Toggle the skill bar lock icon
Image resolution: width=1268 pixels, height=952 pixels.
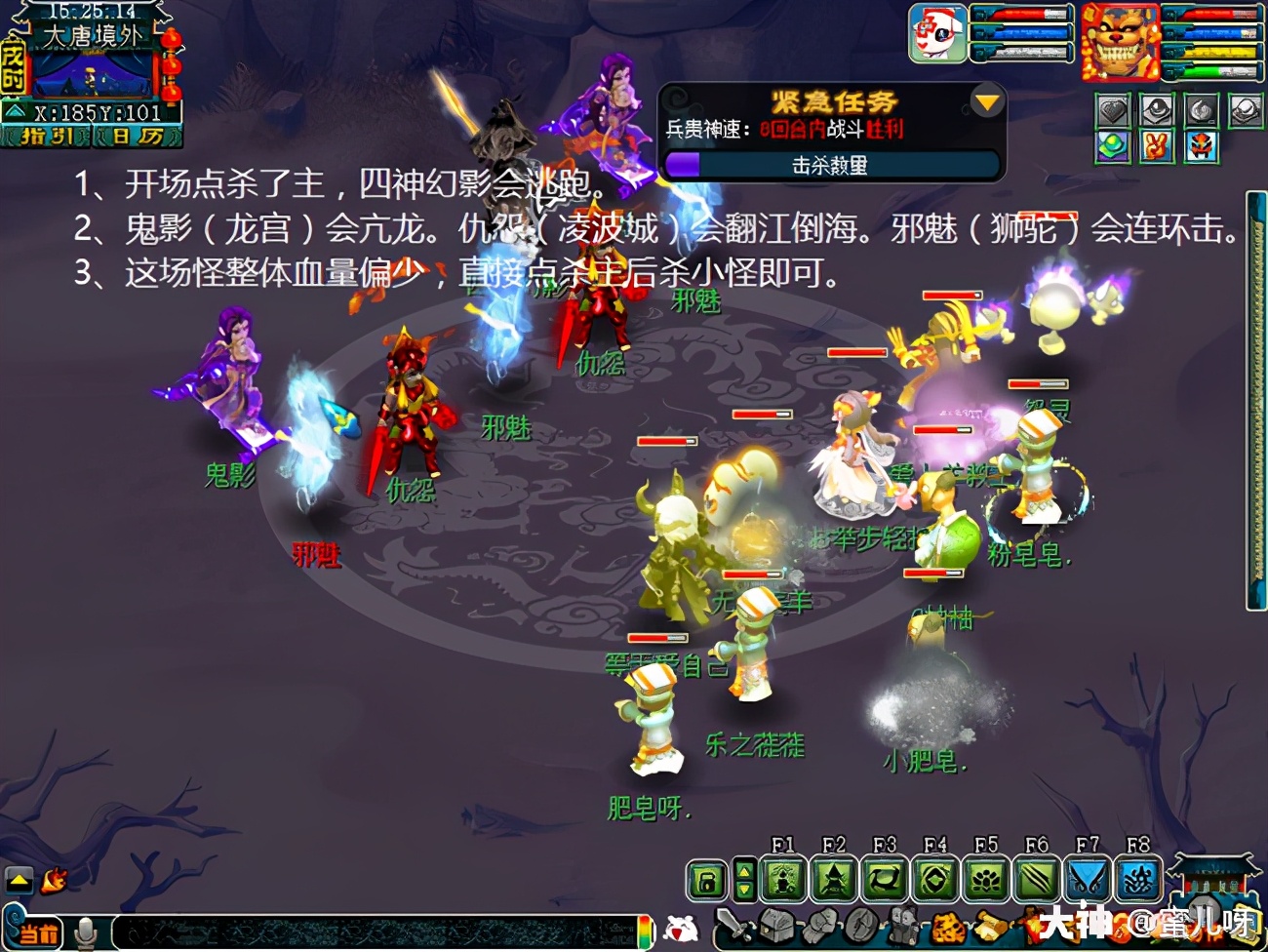pyautogui.click(x=707, y=881)
